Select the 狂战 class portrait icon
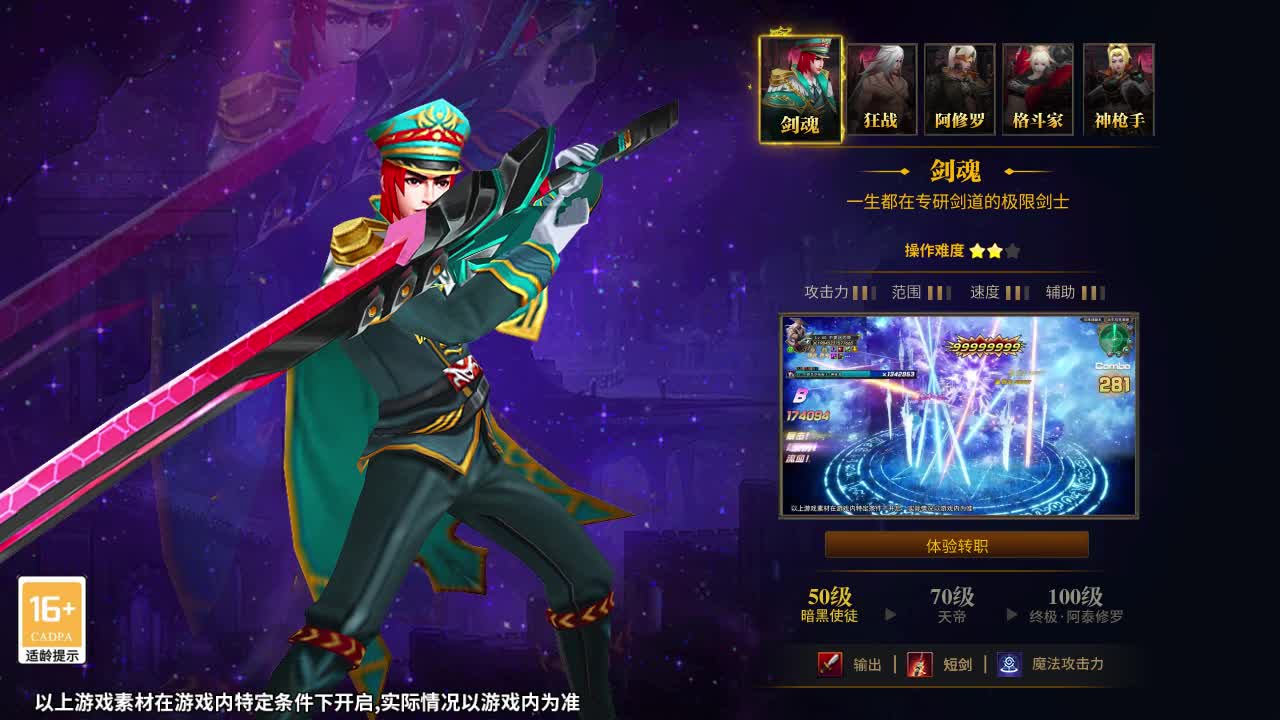 [881, 86]
